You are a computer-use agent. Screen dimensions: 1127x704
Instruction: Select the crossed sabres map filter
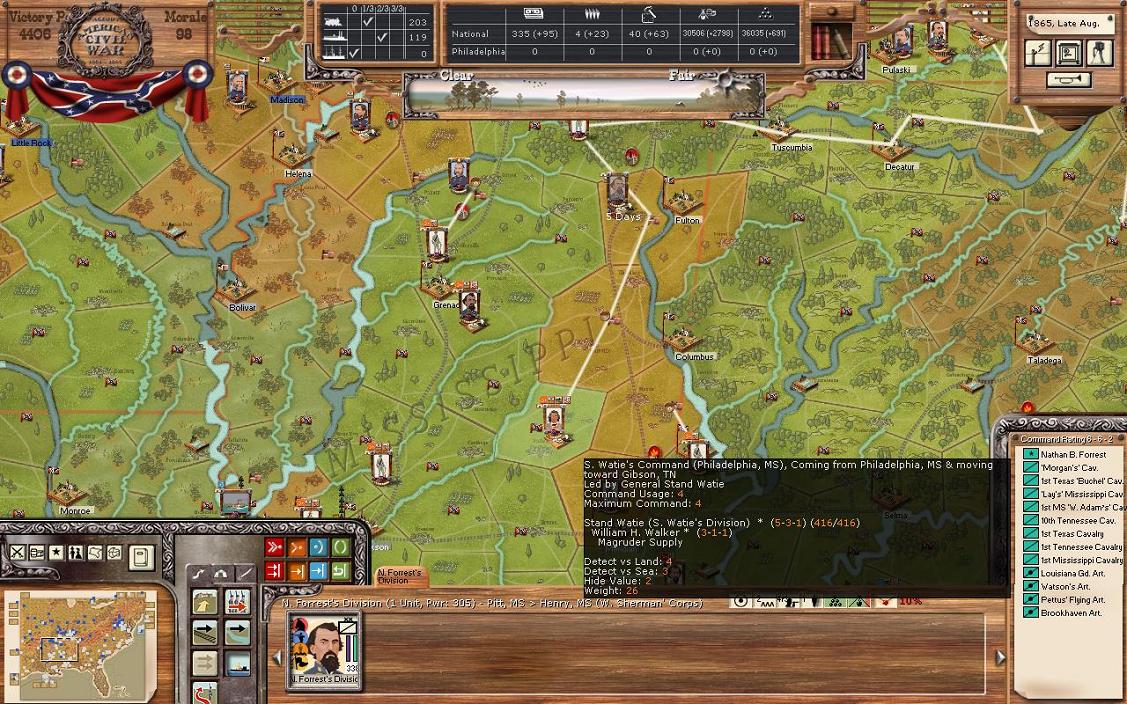18,552
